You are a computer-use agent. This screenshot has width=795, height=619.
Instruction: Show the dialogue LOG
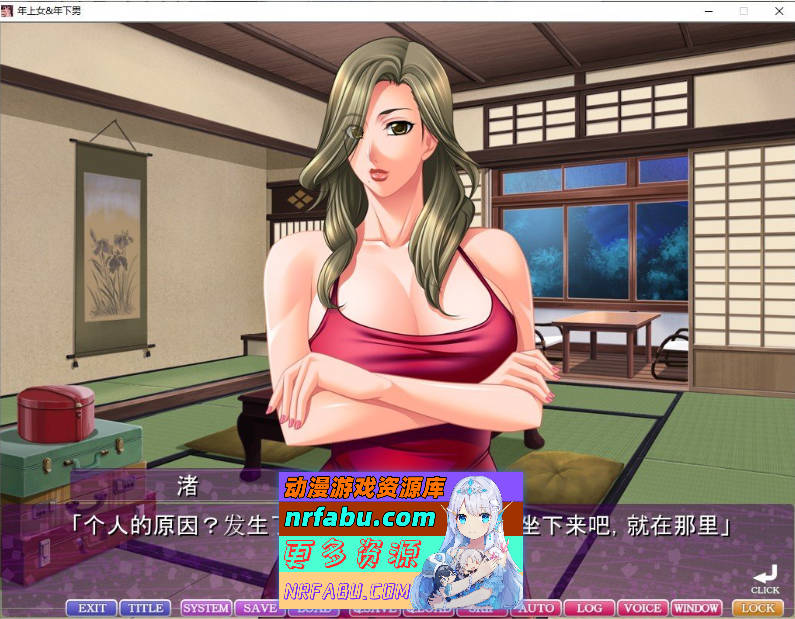click(589, 608)
